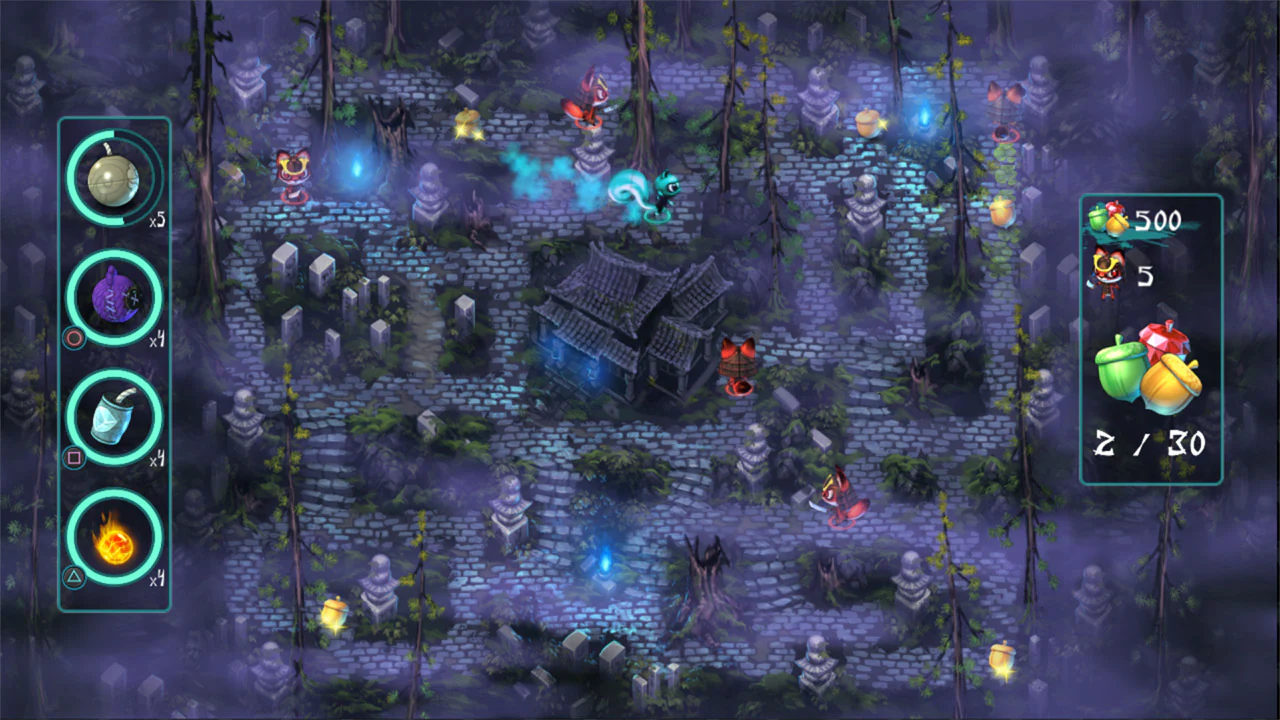This screenshot has height=720, width=1280.
Task: Click the fox carrying a basket near the shrine
Action: 737,365
